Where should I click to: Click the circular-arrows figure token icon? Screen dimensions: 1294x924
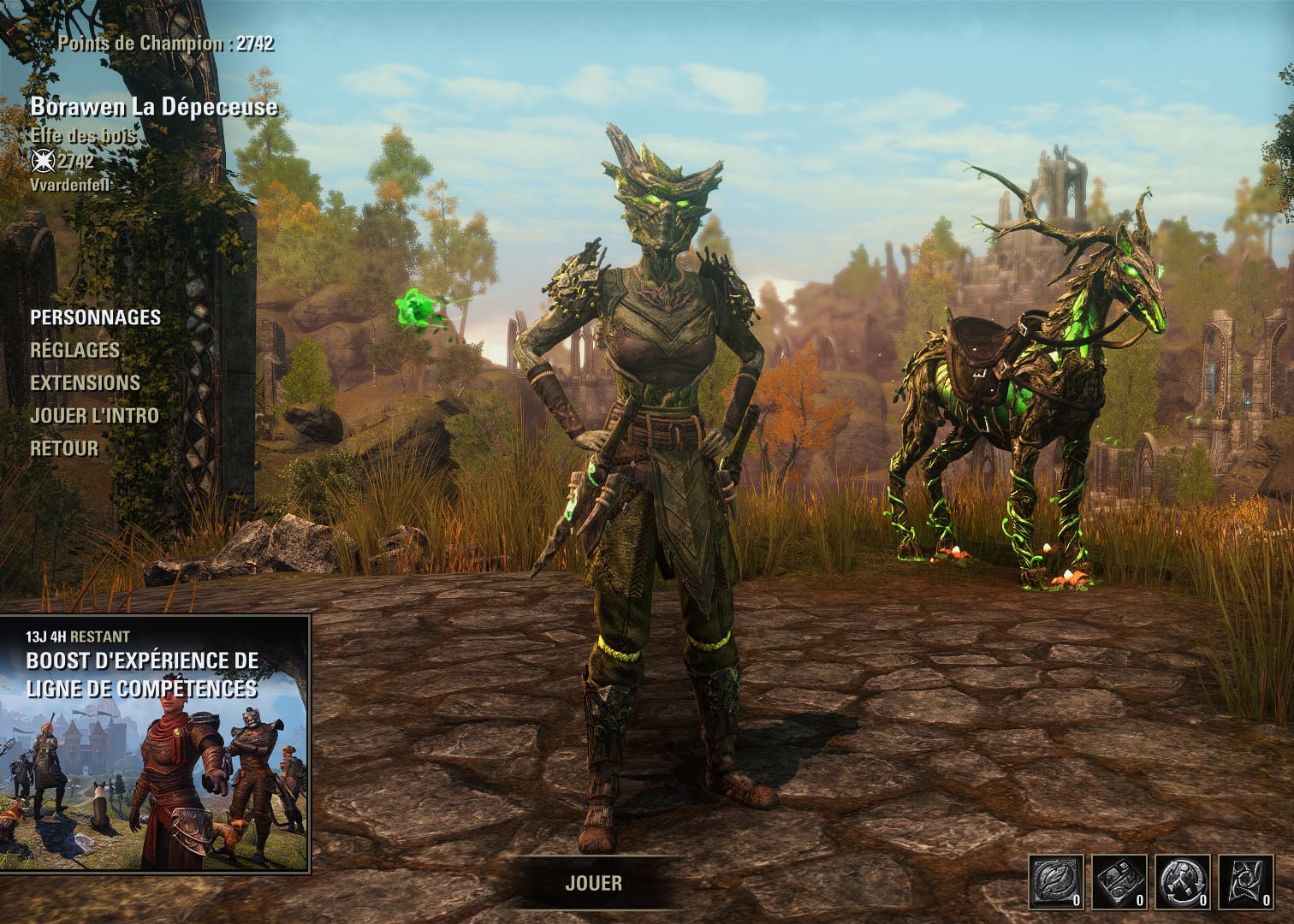1184,882
